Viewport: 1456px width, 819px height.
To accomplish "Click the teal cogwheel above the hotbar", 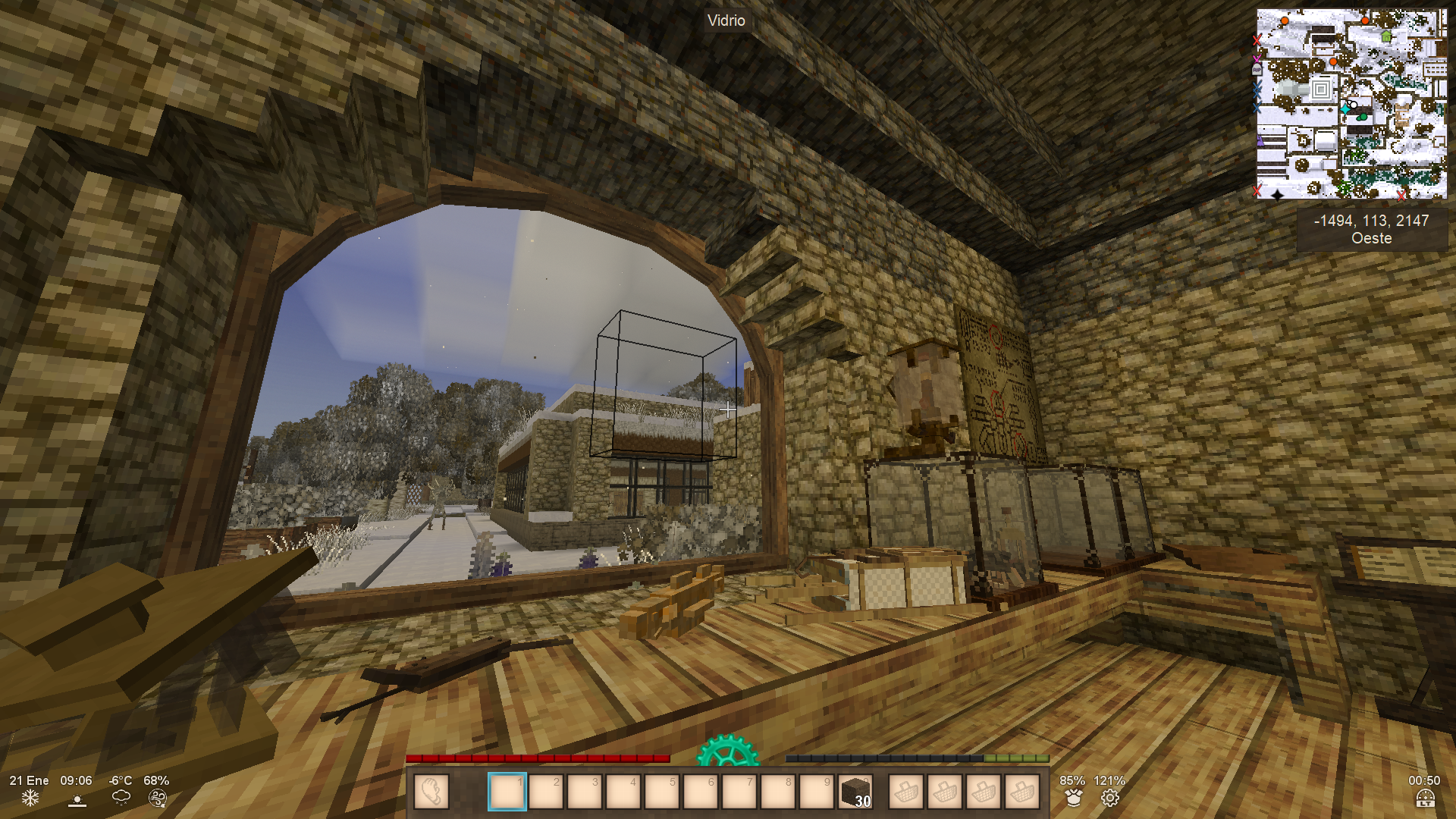I will pos(726,751).
